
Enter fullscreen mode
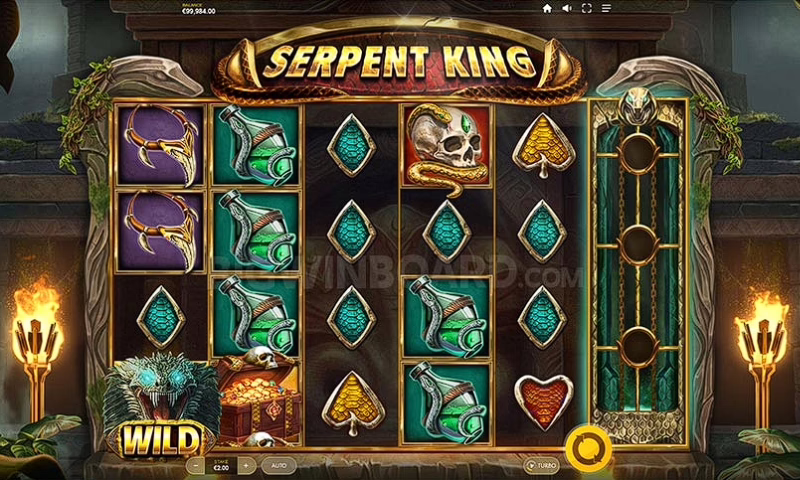tap(586, 8)
